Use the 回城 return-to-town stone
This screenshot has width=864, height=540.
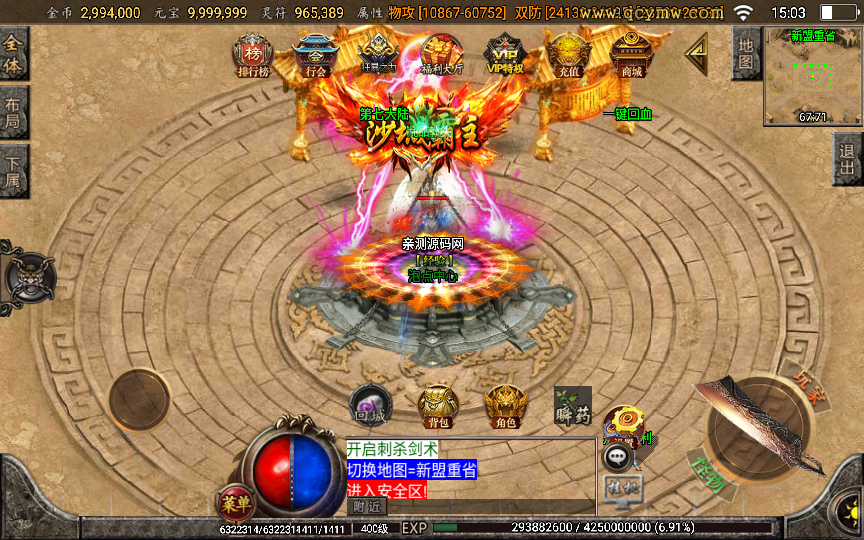coord(369,405)
